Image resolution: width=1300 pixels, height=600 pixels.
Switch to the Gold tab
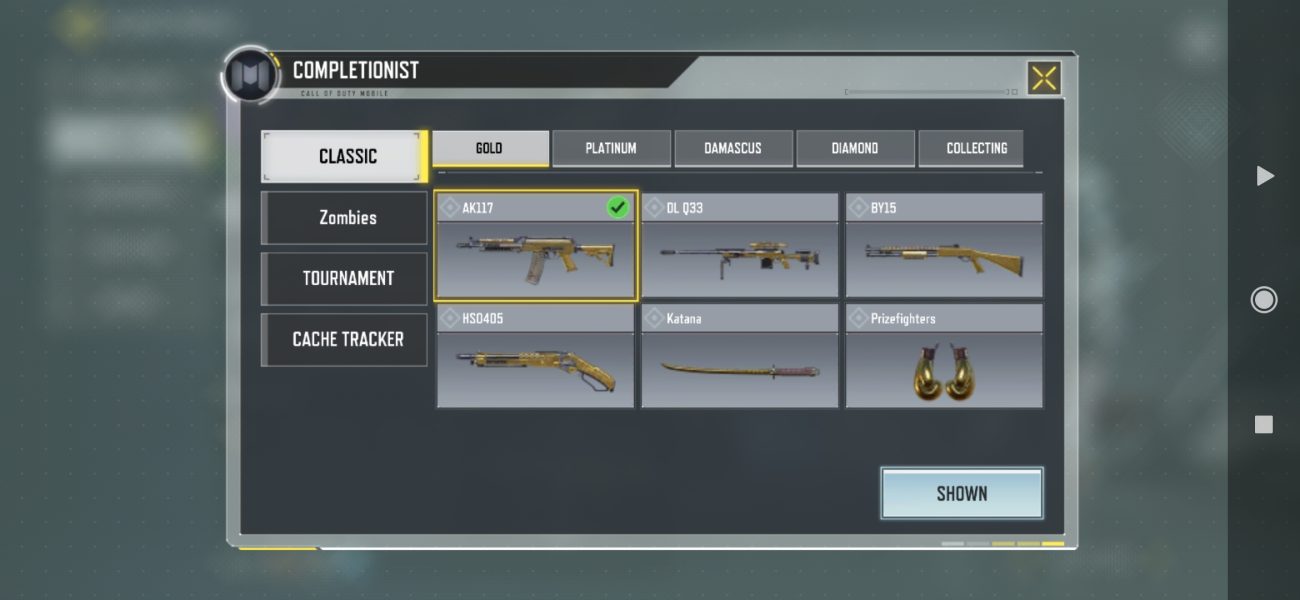pos(489,148)
